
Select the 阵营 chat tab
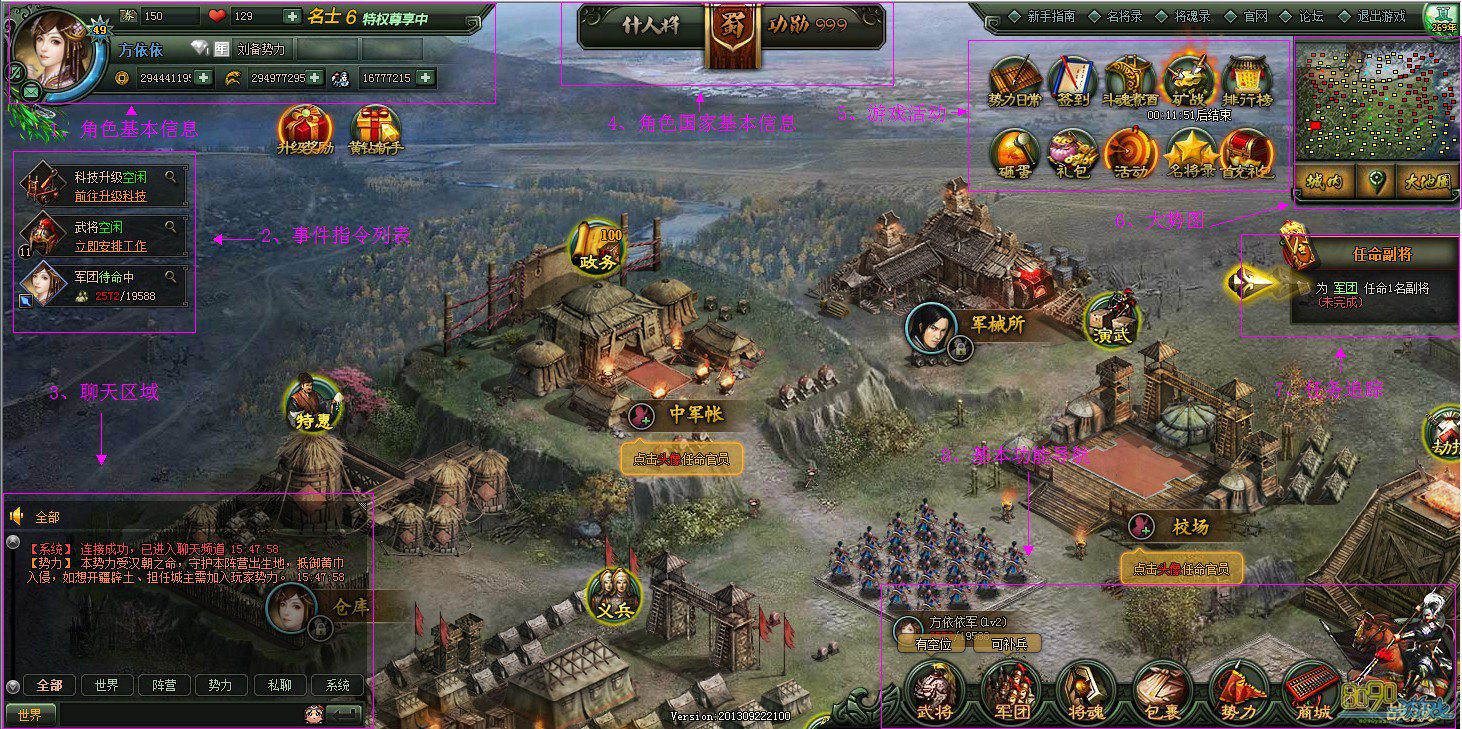point(164,685)
